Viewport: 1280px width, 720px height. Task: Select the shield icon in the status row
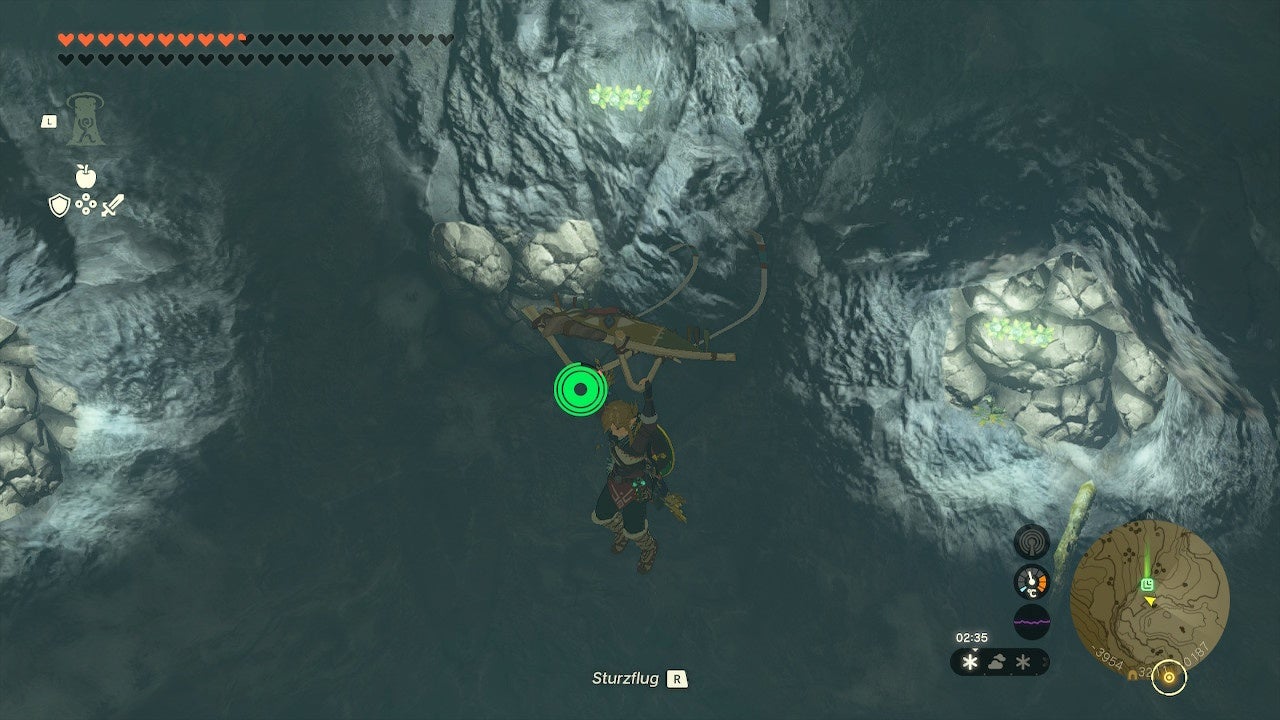pos(59,205)
